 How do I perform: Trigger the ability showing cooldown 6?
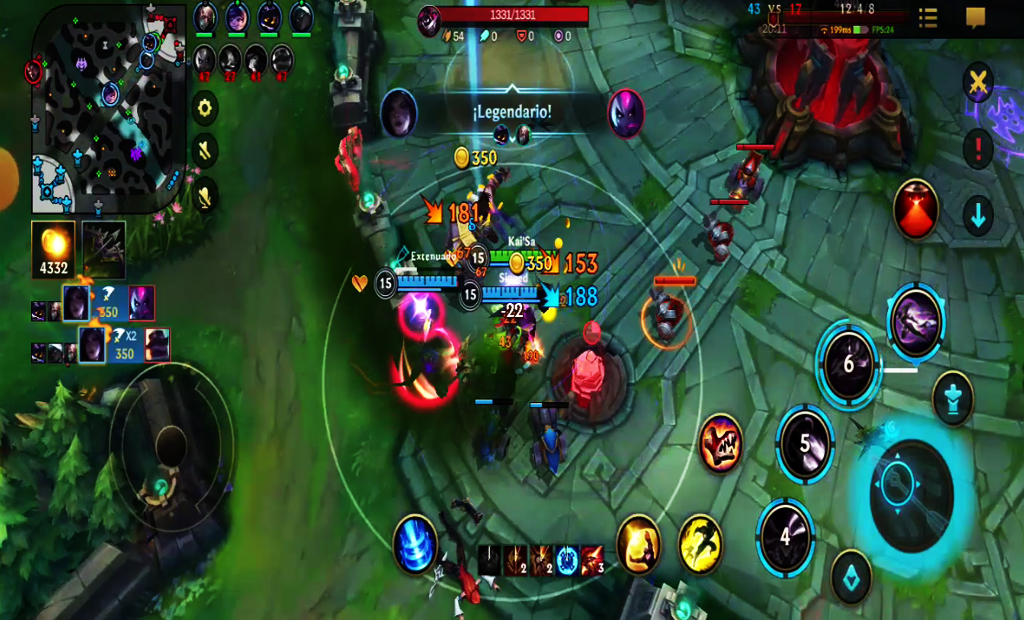[848, 365]
